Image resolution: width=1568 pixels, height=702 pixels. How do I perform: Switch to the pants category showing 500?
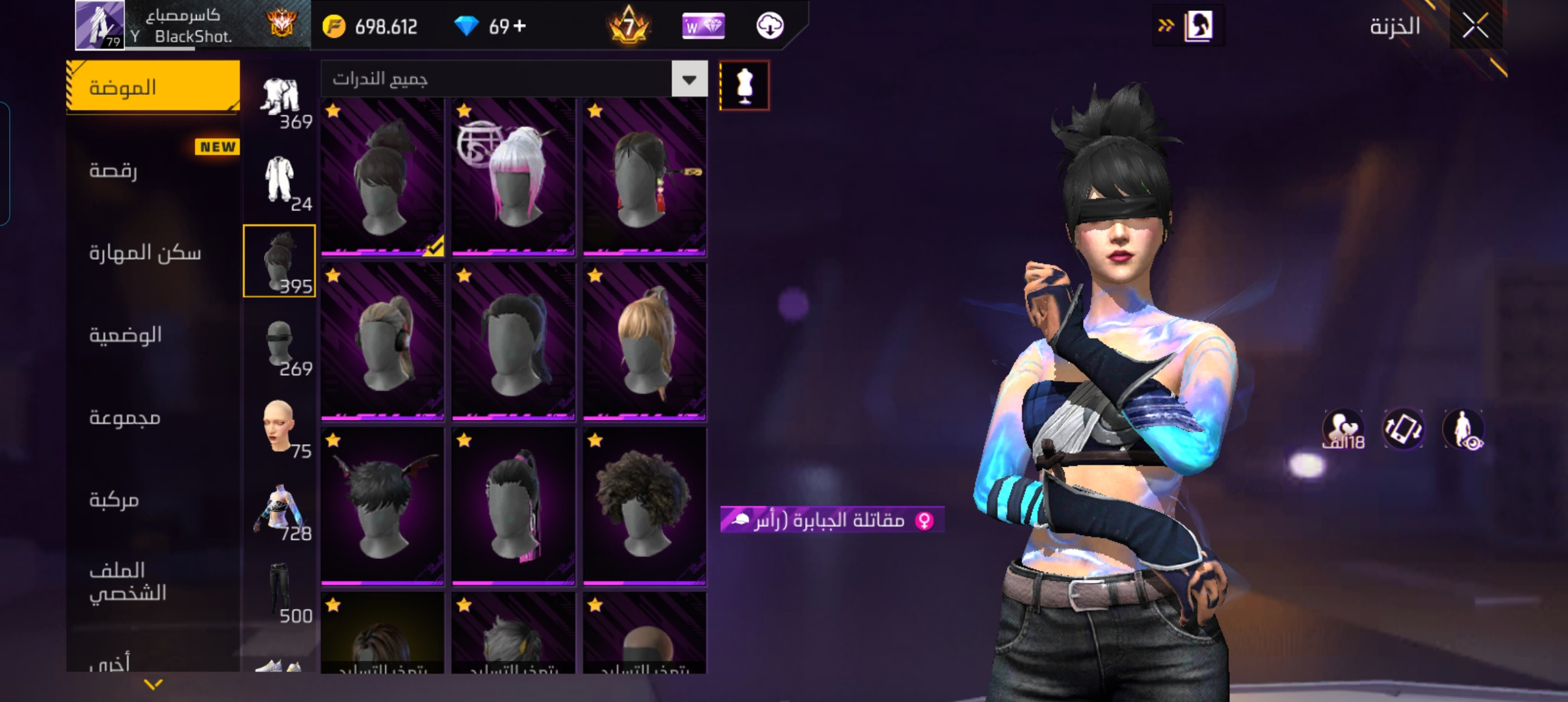tap(280, 591)
